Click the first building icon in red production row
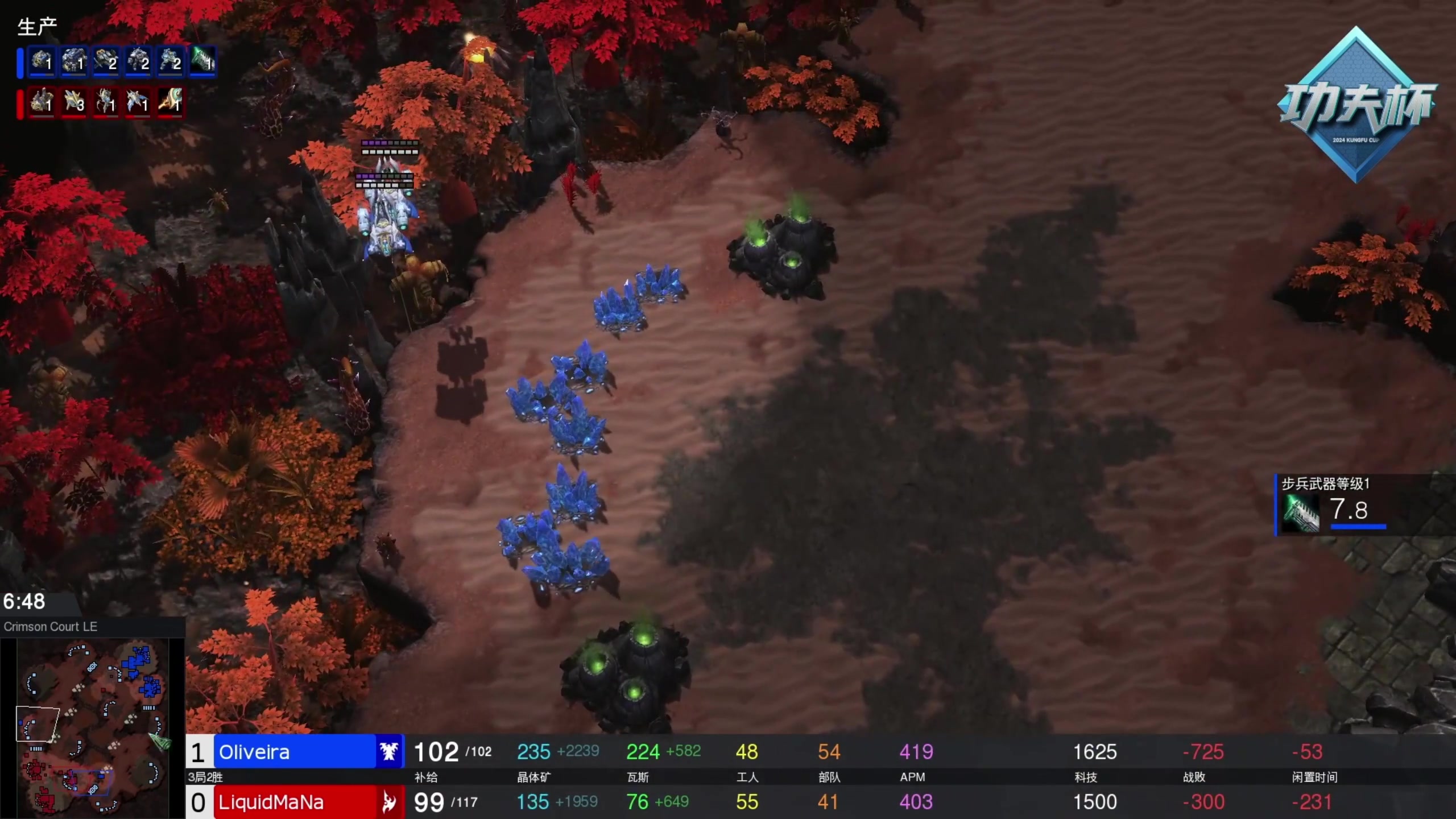 coord(42,102)
